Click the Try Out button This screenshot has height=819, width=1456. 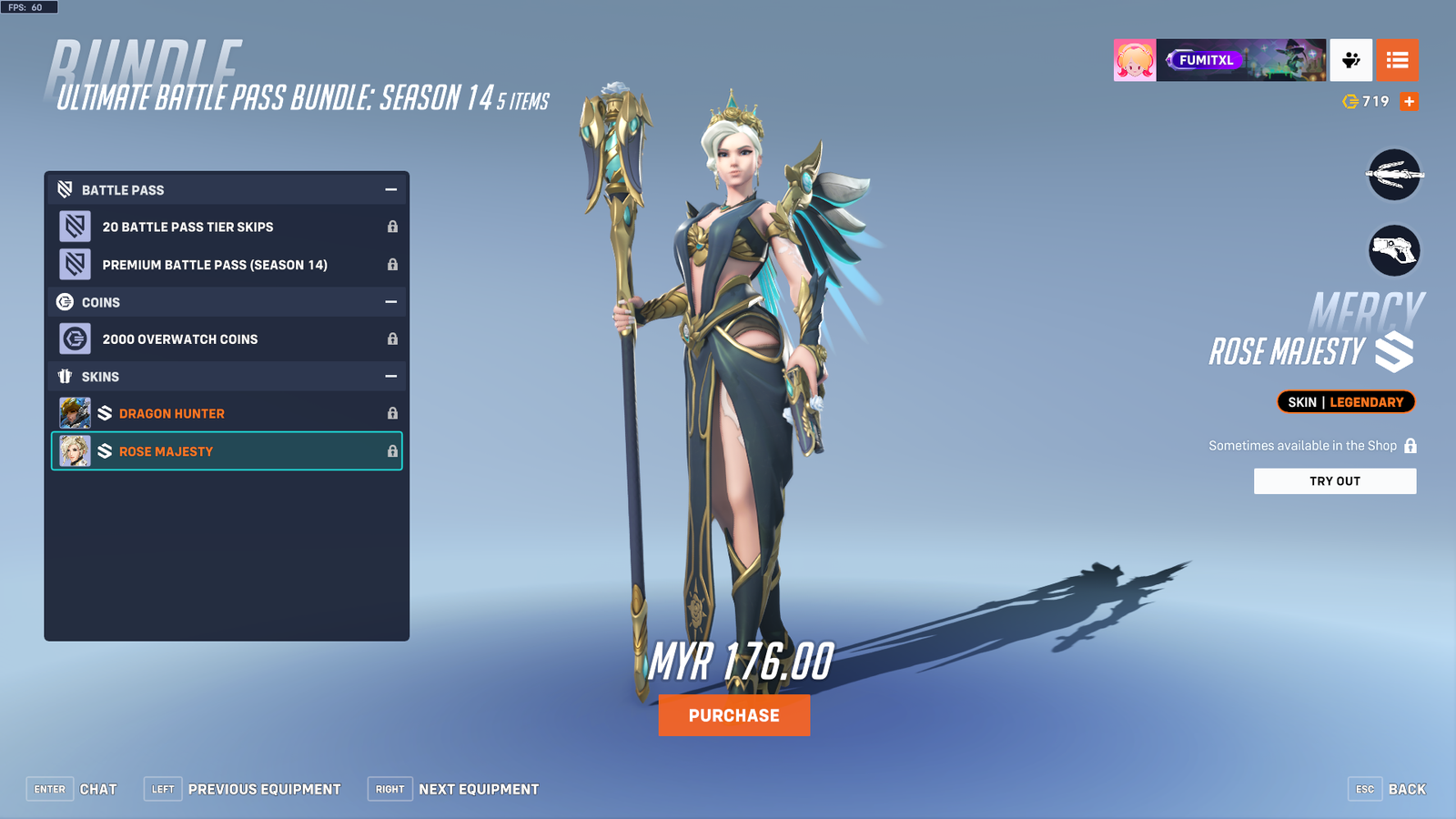tap(1335, 480)
